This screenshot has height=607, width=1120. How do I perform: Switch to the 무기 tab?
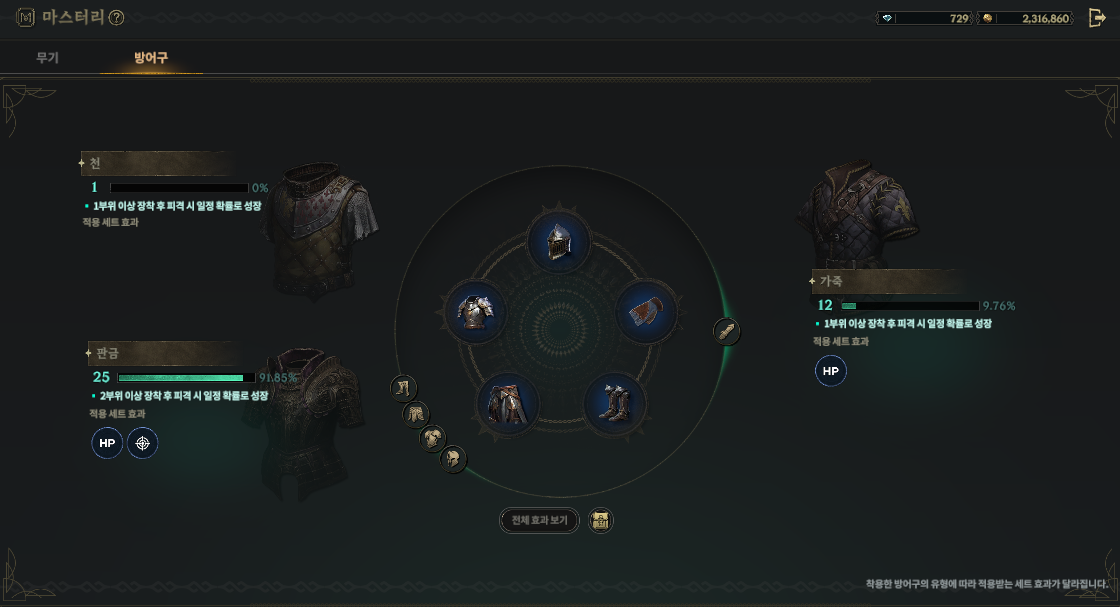(x=47, y=58)
